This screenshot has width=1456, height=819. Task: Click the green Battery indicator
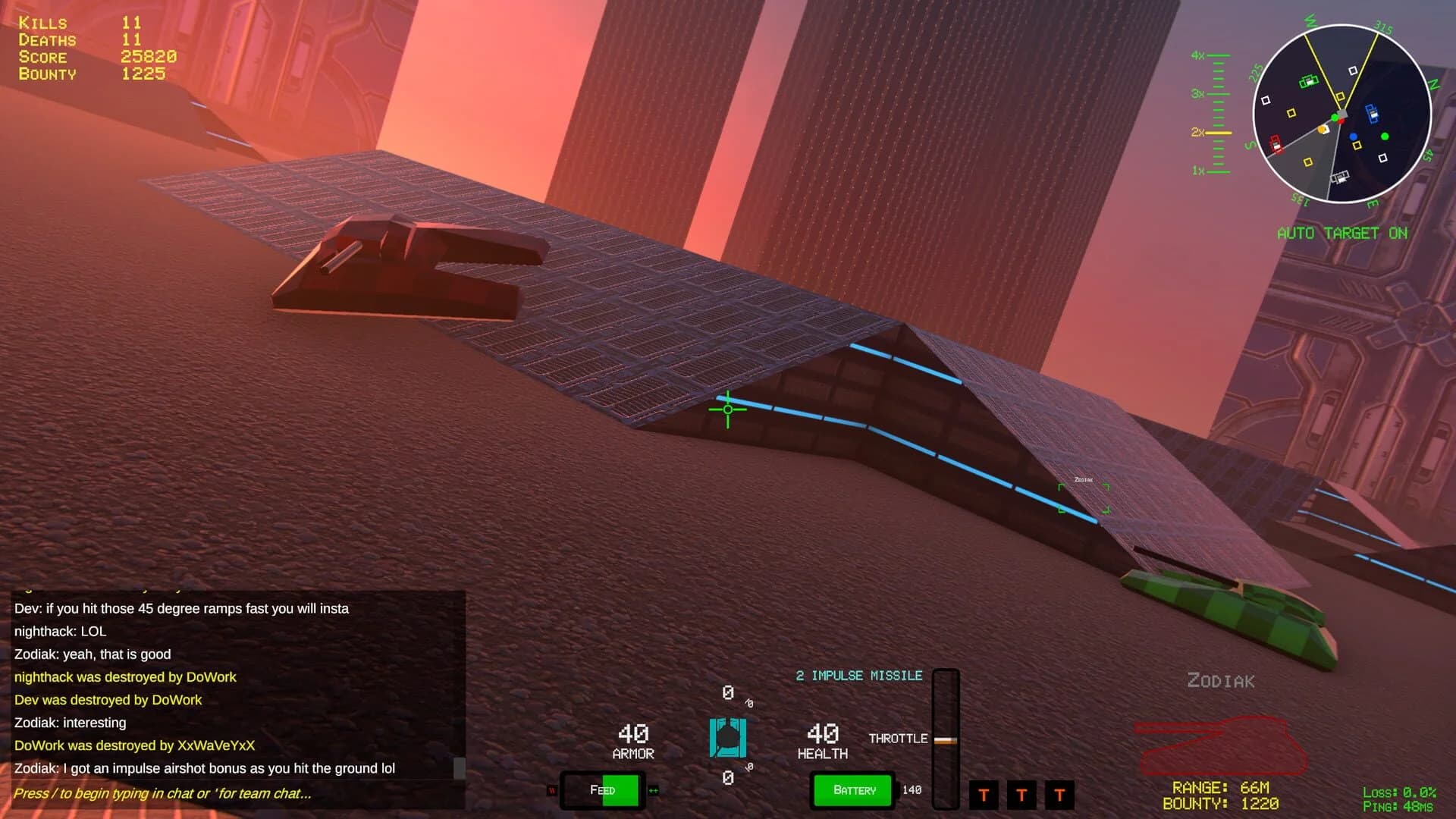(852, 790)
